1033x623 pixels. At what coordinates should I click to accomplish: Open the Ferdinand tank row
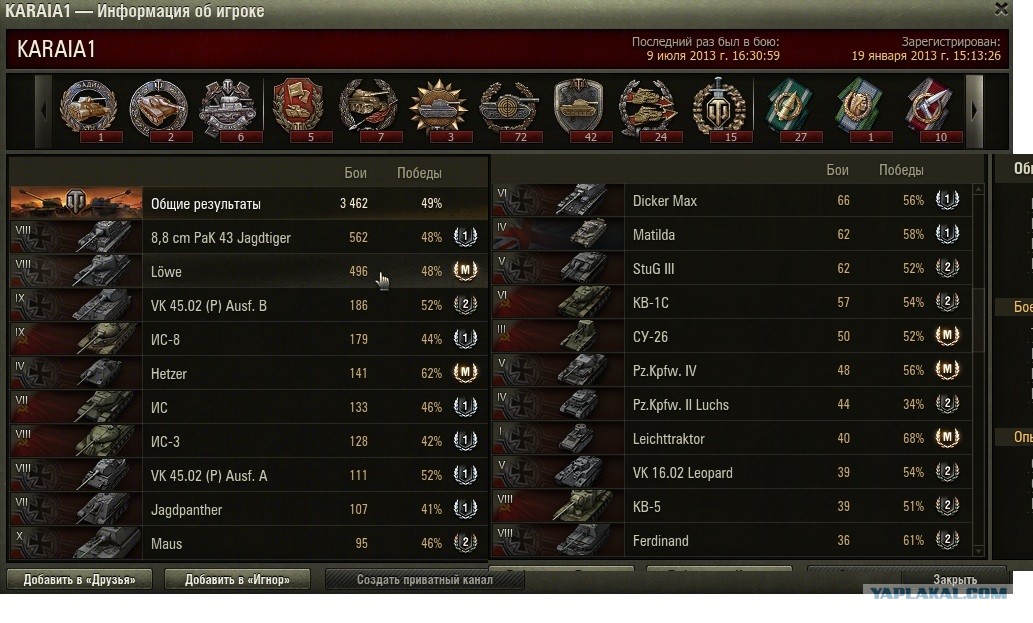tap(735, 541)
